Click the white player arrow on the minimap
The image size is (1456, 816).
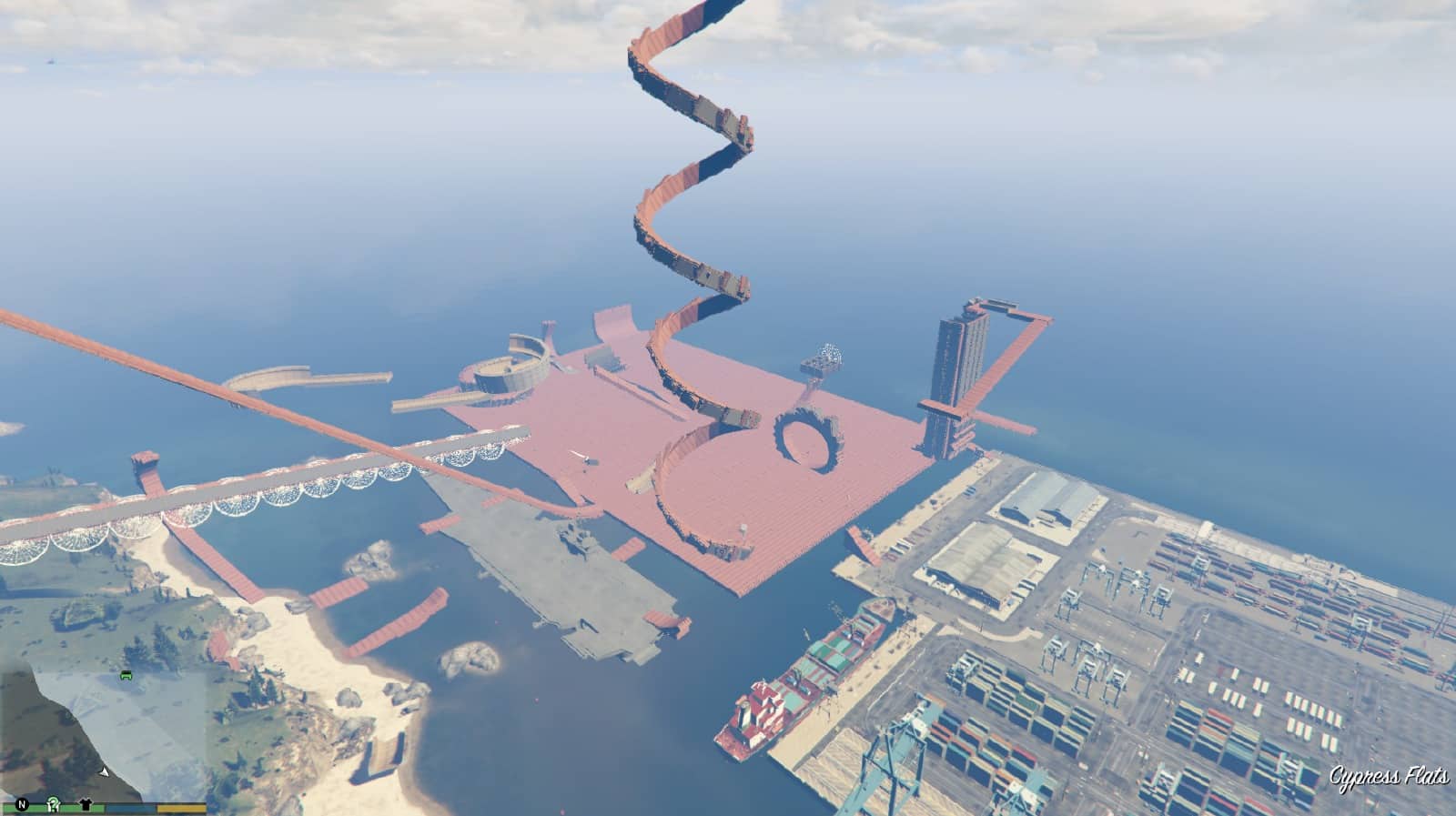(104, 772)
